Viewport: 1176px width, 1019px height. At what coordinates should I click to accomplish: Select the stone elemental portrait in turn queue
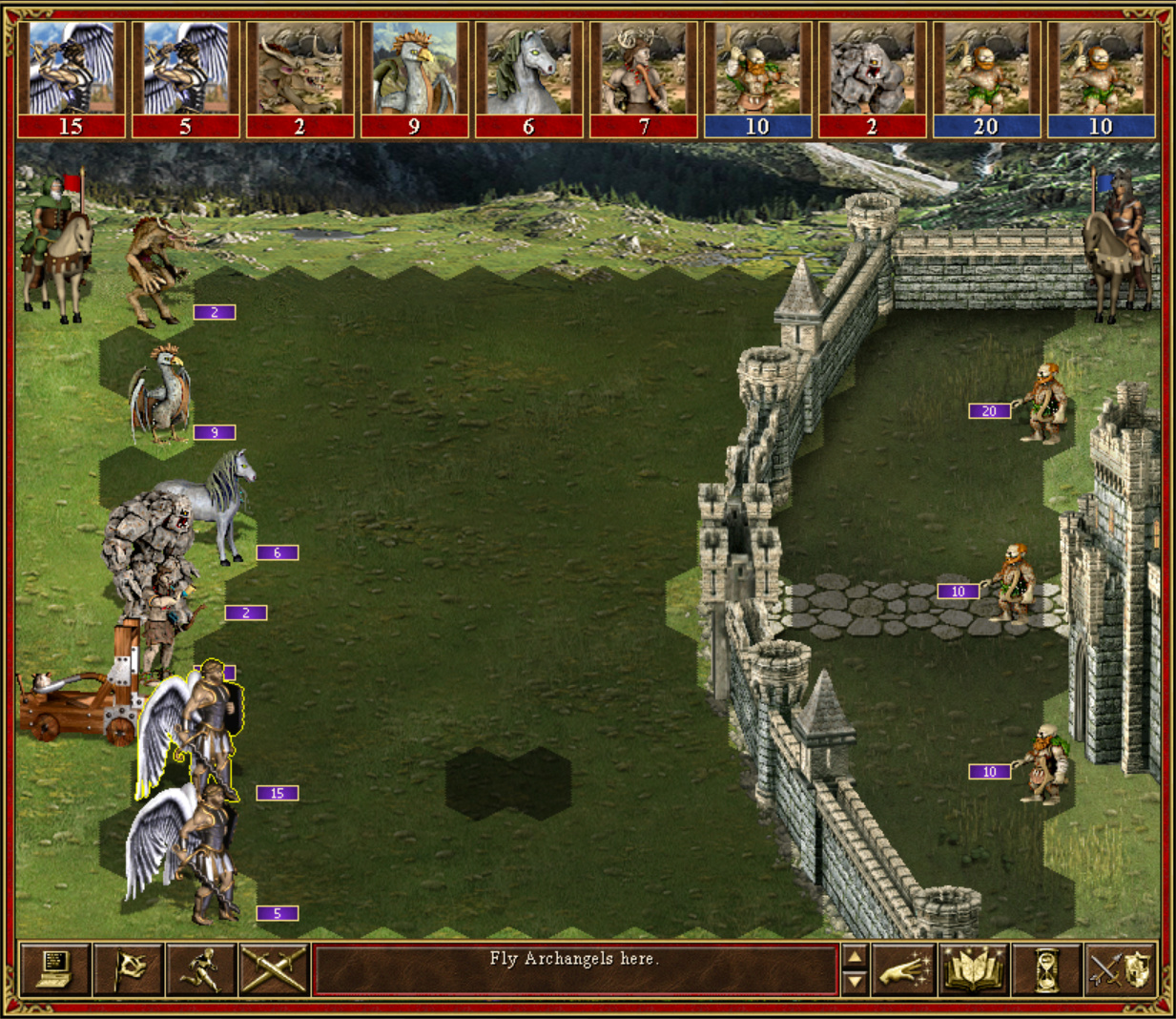872,79
